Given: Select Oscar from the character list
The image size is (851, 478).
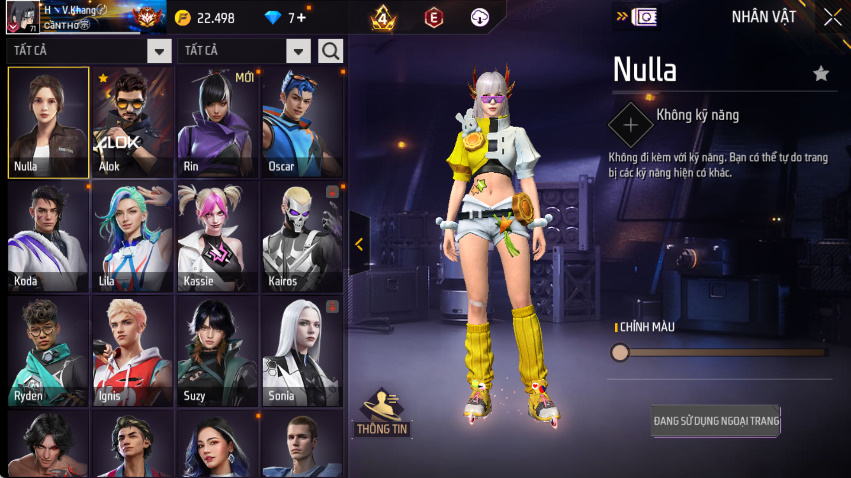Looking at the screenshot, I should point(301,122).
